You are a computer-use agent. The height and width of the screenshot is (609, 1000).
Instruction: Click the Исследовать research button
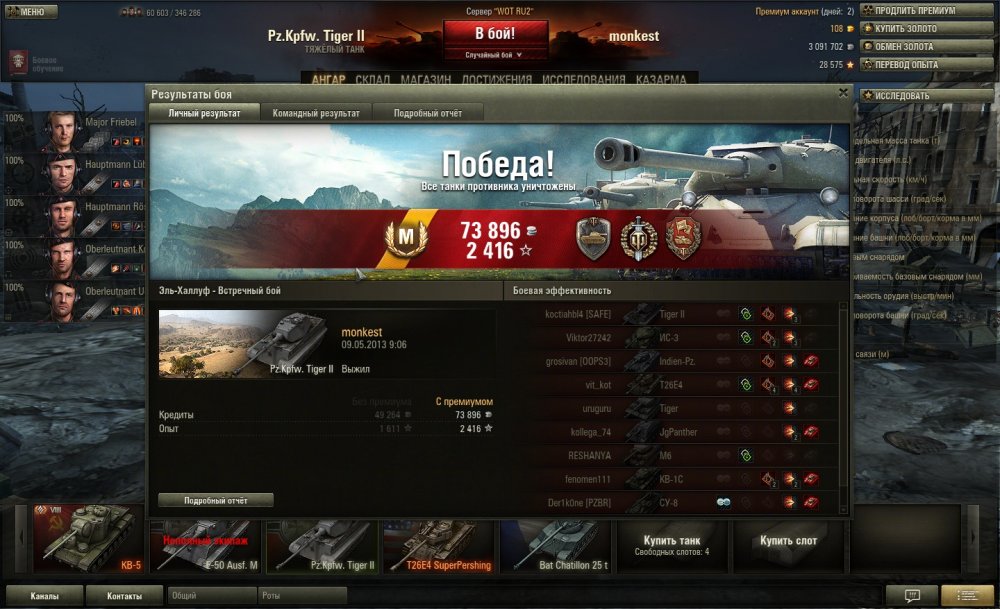click(911, 96)
